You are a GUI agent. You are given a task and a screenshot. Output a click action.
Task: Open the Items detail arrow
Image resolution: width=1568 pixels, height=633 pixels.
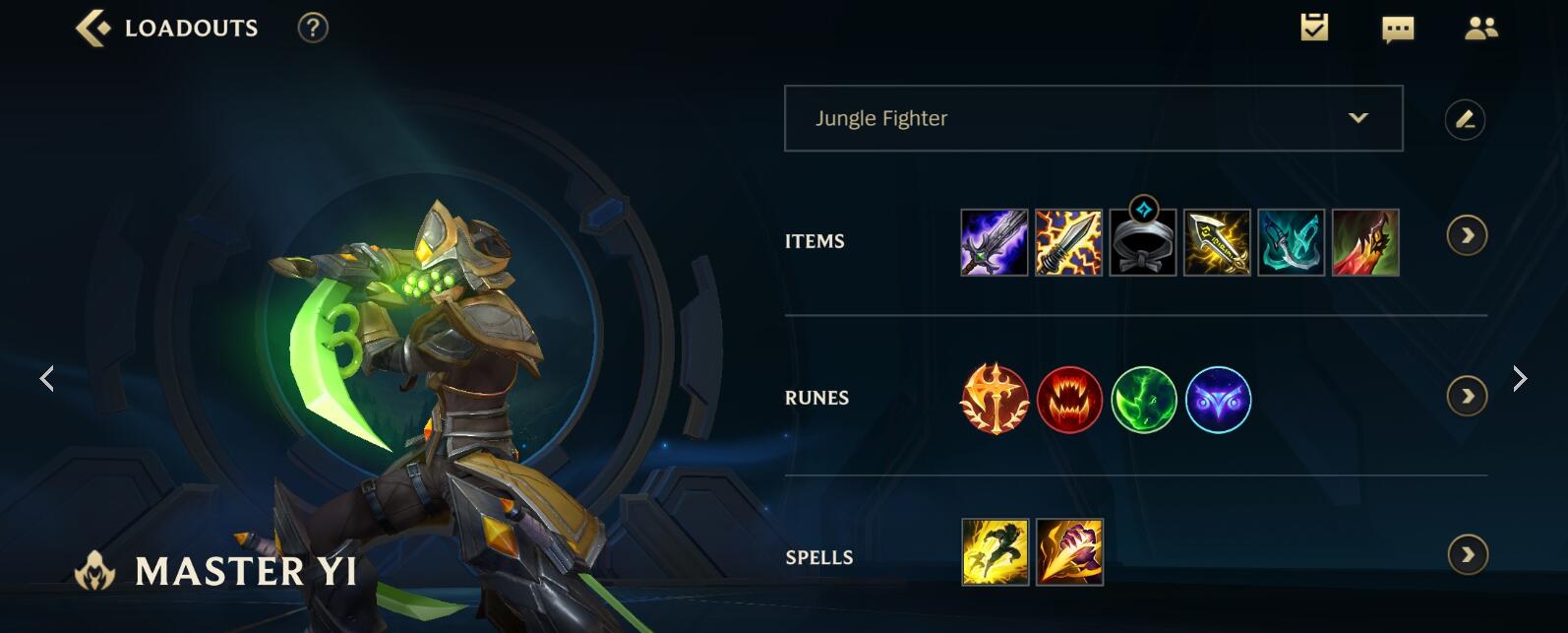point(1467,236)
